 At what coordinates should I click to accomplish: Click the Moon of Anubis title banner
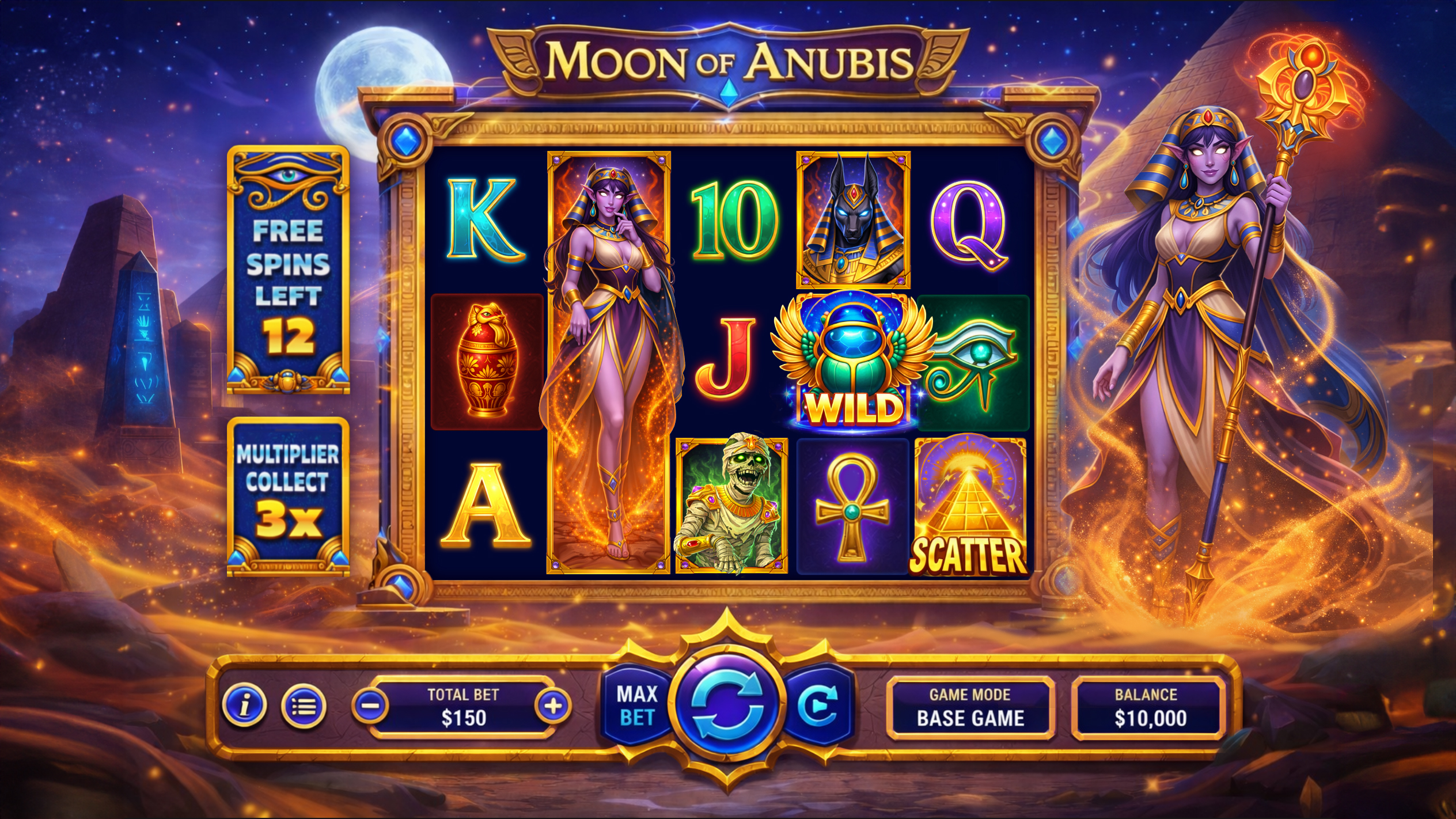[728, 62]
